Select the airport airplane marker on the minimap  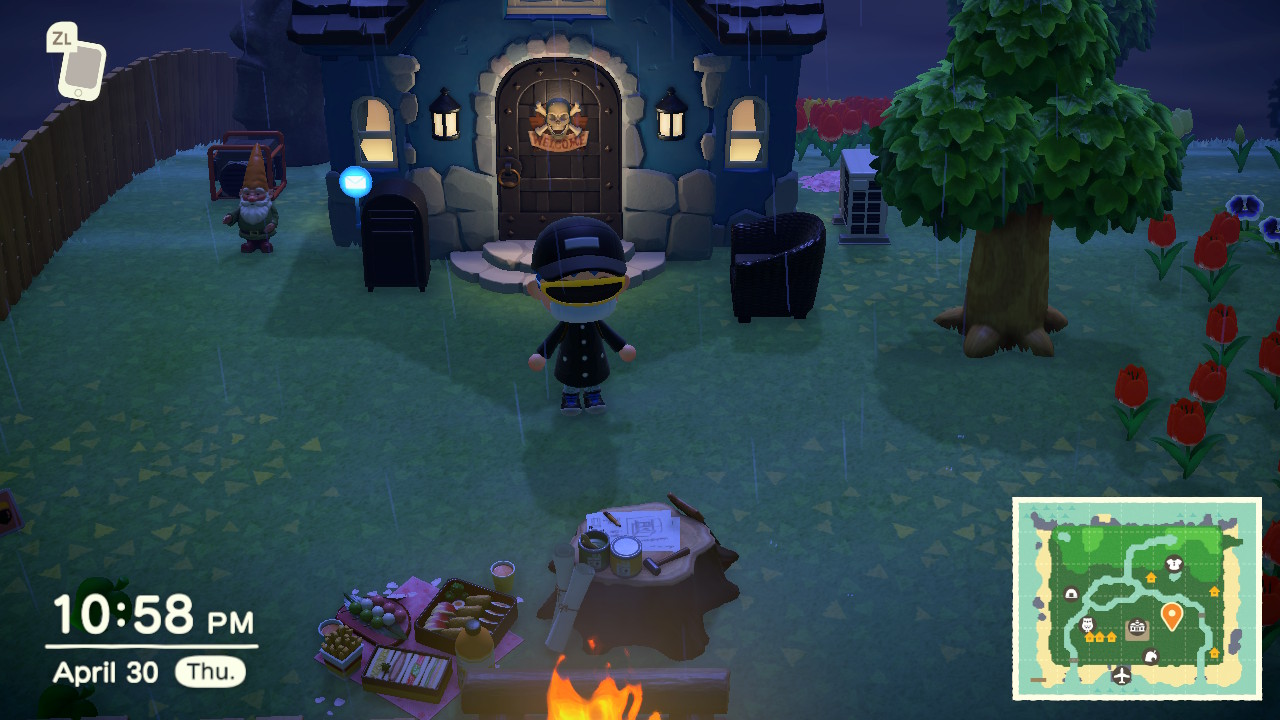pyautogui.click(x=1122, y=677)
